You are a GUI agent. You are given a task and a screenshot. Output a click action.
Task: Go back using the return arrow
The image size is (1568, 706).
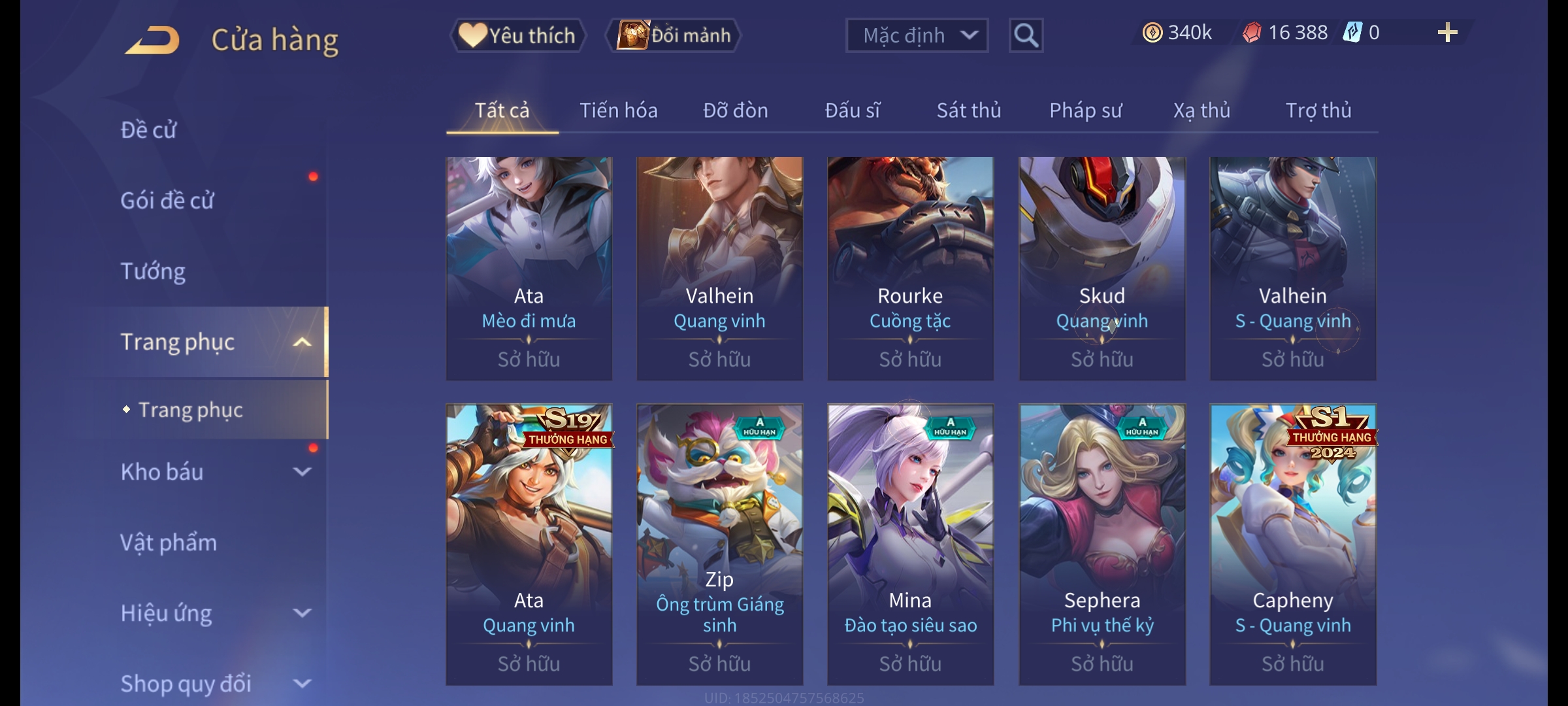153,41
